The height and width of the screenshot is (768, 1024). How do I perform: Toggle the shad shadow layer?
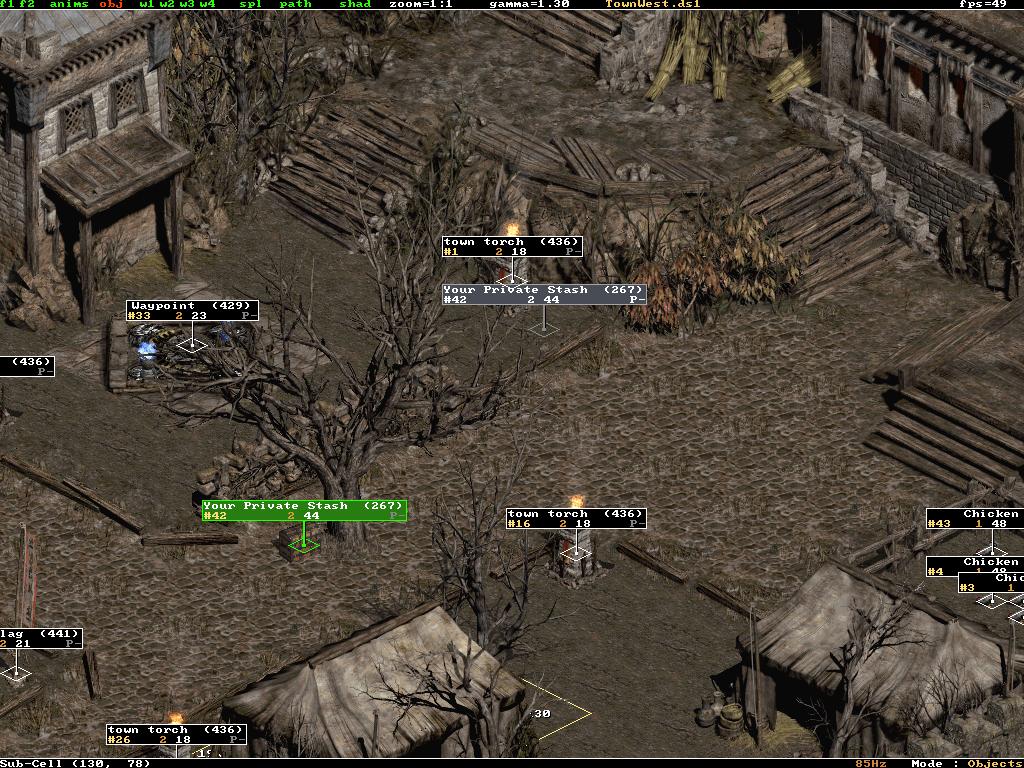click(355, 4)
